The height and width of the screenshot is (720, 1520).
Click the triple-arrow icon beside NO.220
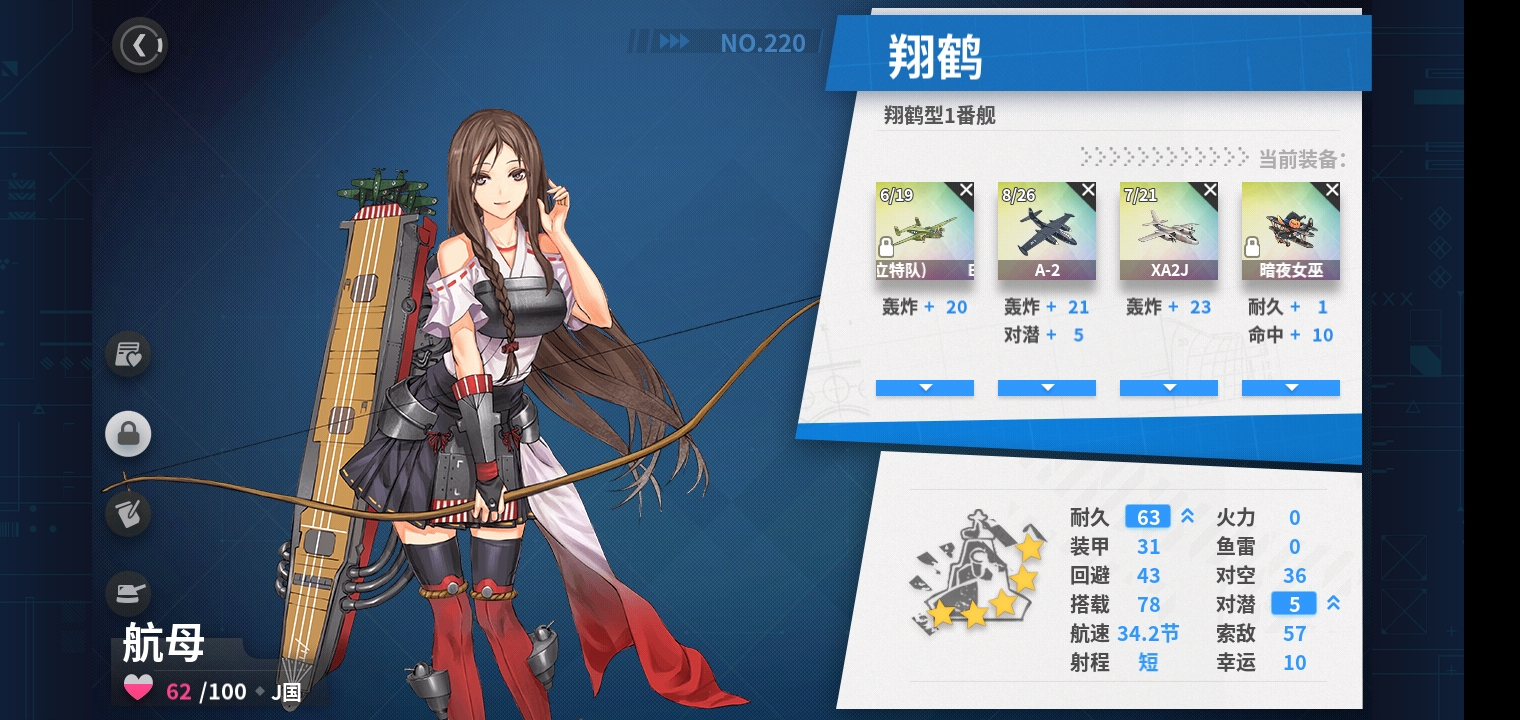coord(674,42)
